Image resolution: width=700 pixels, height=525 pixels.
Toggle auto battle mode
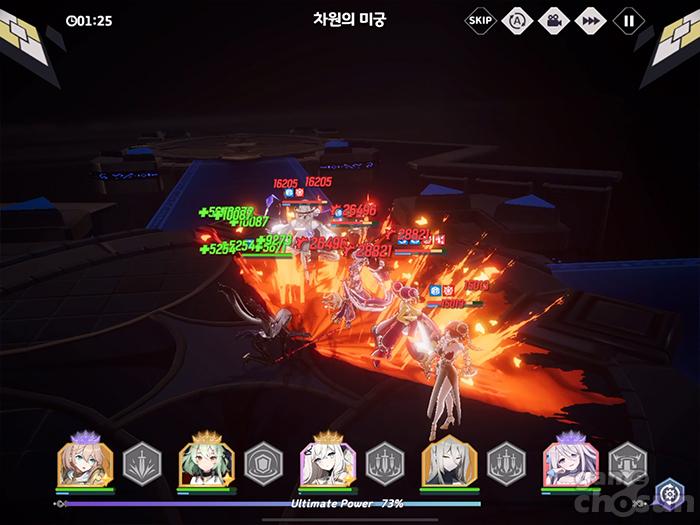click(516, 19)
